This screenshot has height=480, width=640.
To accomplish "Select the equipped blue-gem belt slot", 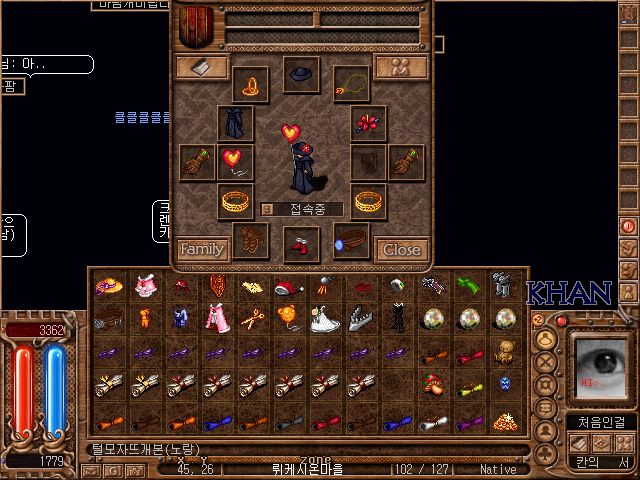I will click(x=352, y=241).
